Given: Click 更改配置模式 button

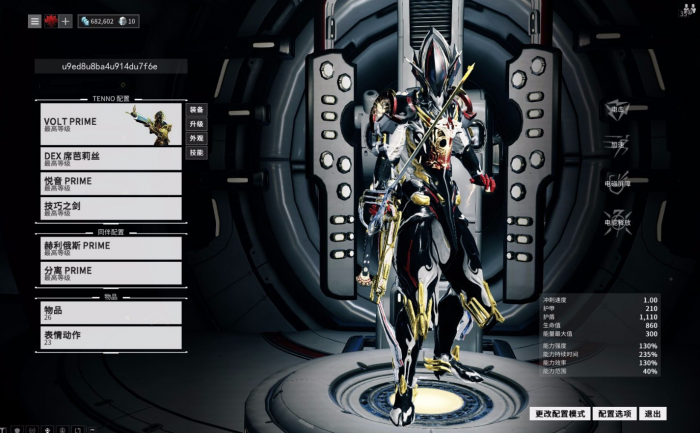Looking at the screenshot, I should pos(559,413).
